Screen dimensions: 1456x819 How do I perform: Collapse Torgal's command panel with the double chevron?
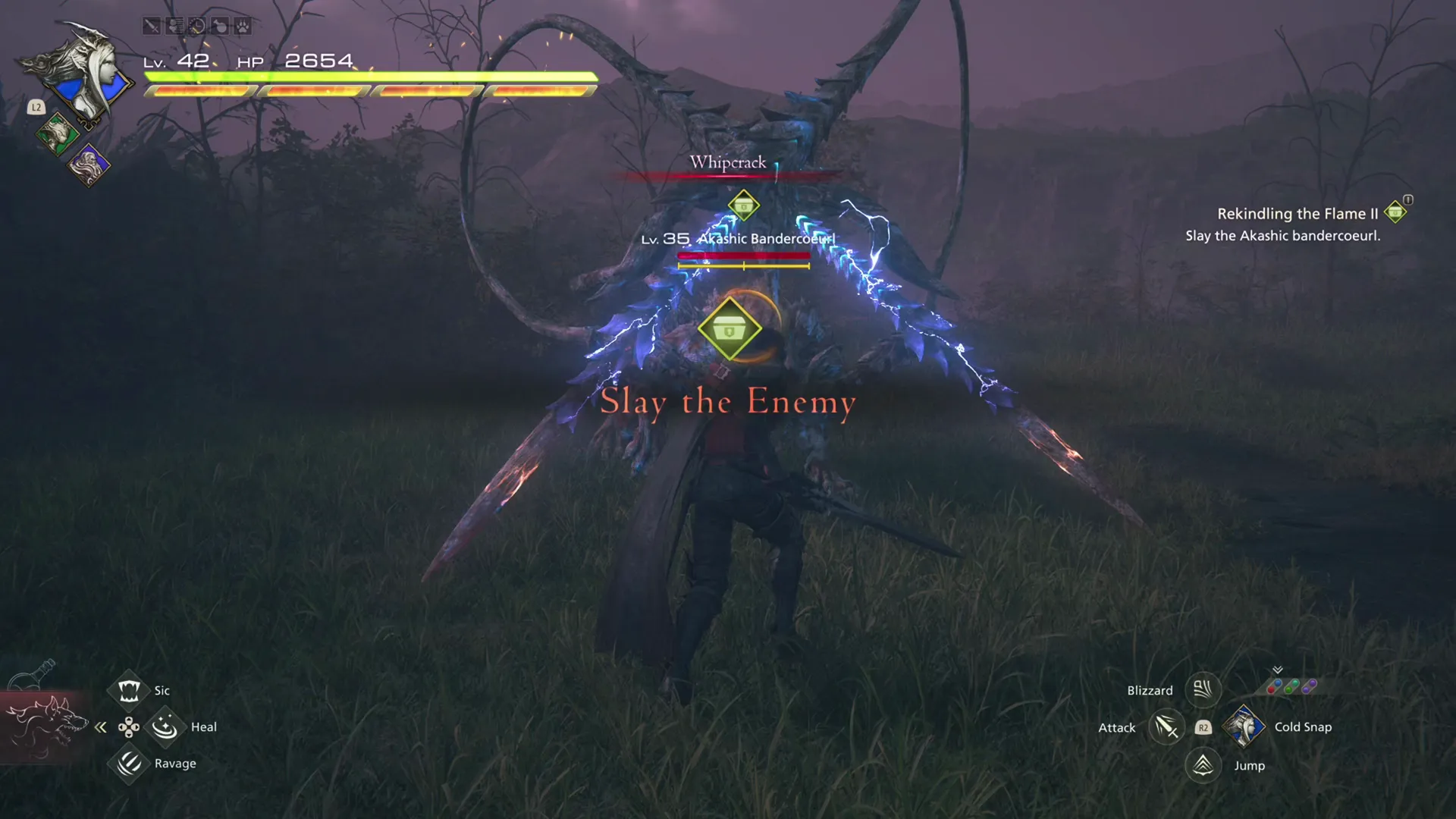click(x=101, y=726)
